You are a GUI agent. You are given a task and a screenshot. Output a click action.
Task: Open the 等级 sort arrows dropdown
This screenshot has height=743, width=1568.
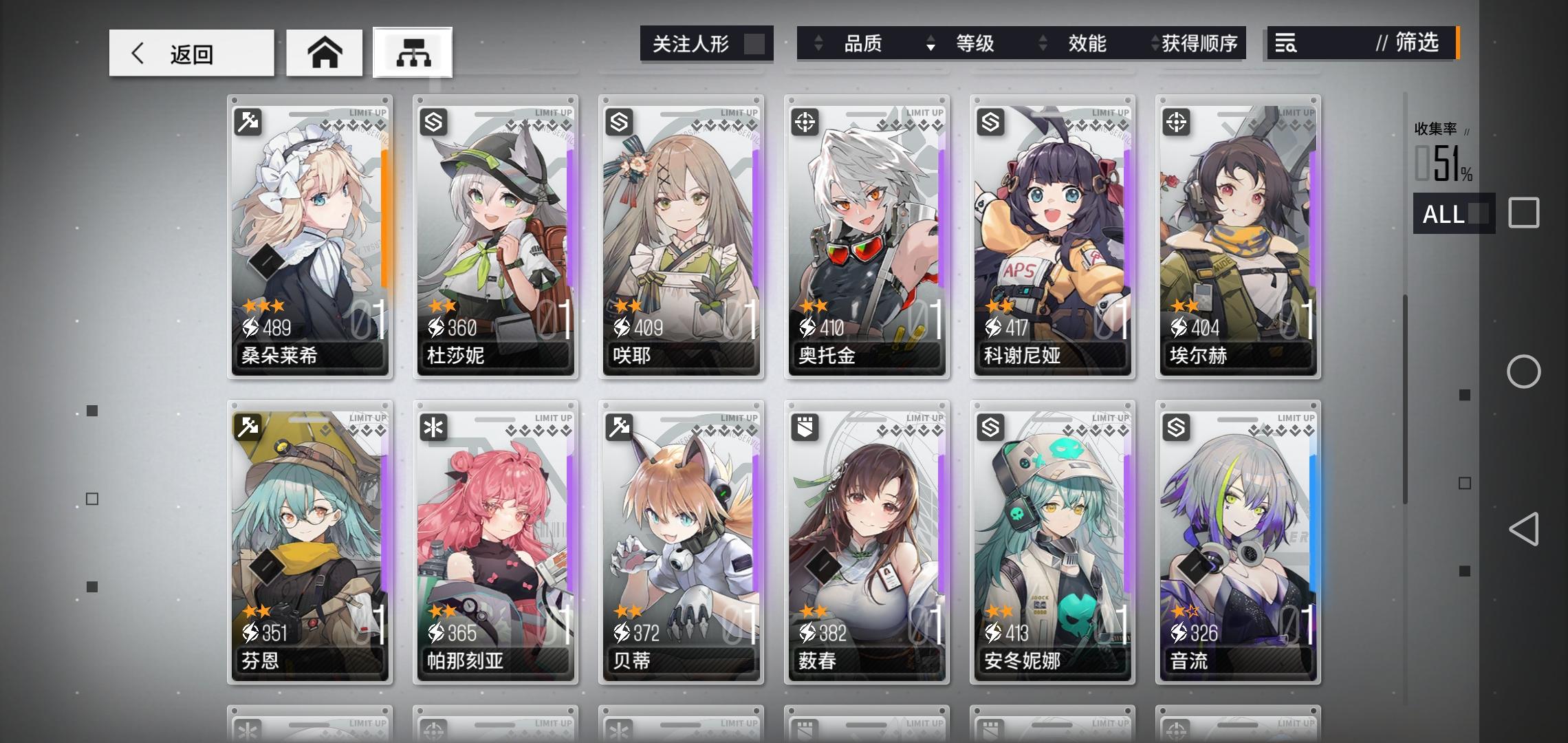932,44
